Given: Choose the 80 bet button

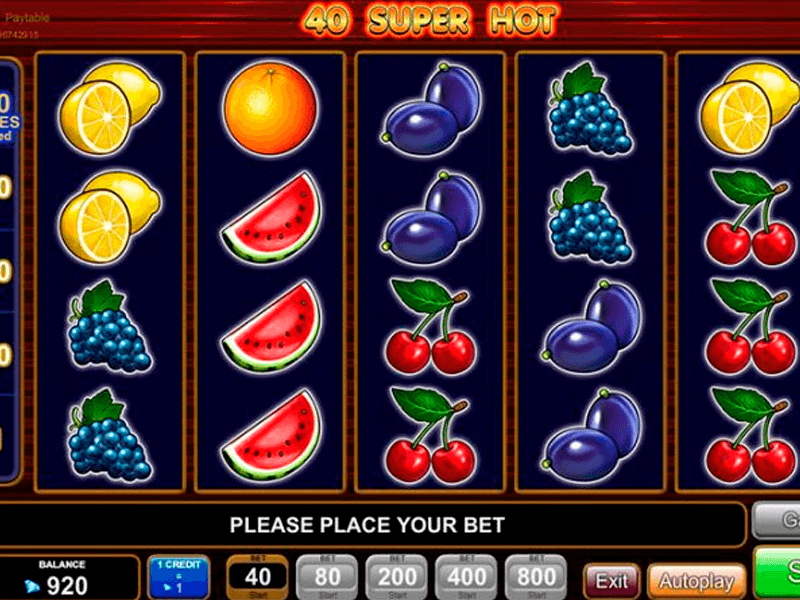Looking at the screenshot, I should [327, 579].
